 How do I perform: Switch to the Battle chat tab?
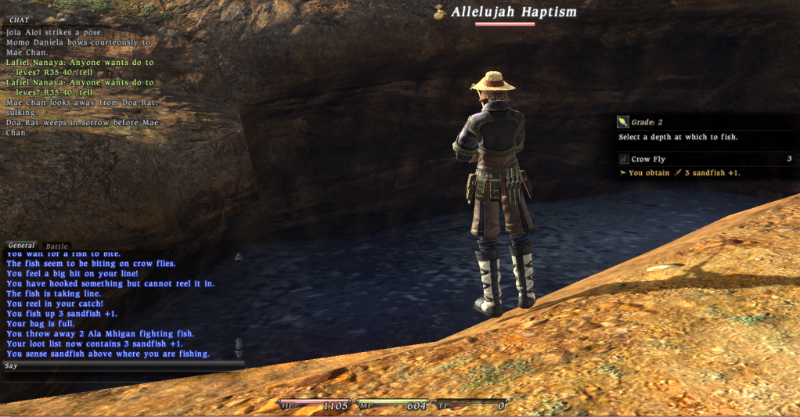pos(57,245)
